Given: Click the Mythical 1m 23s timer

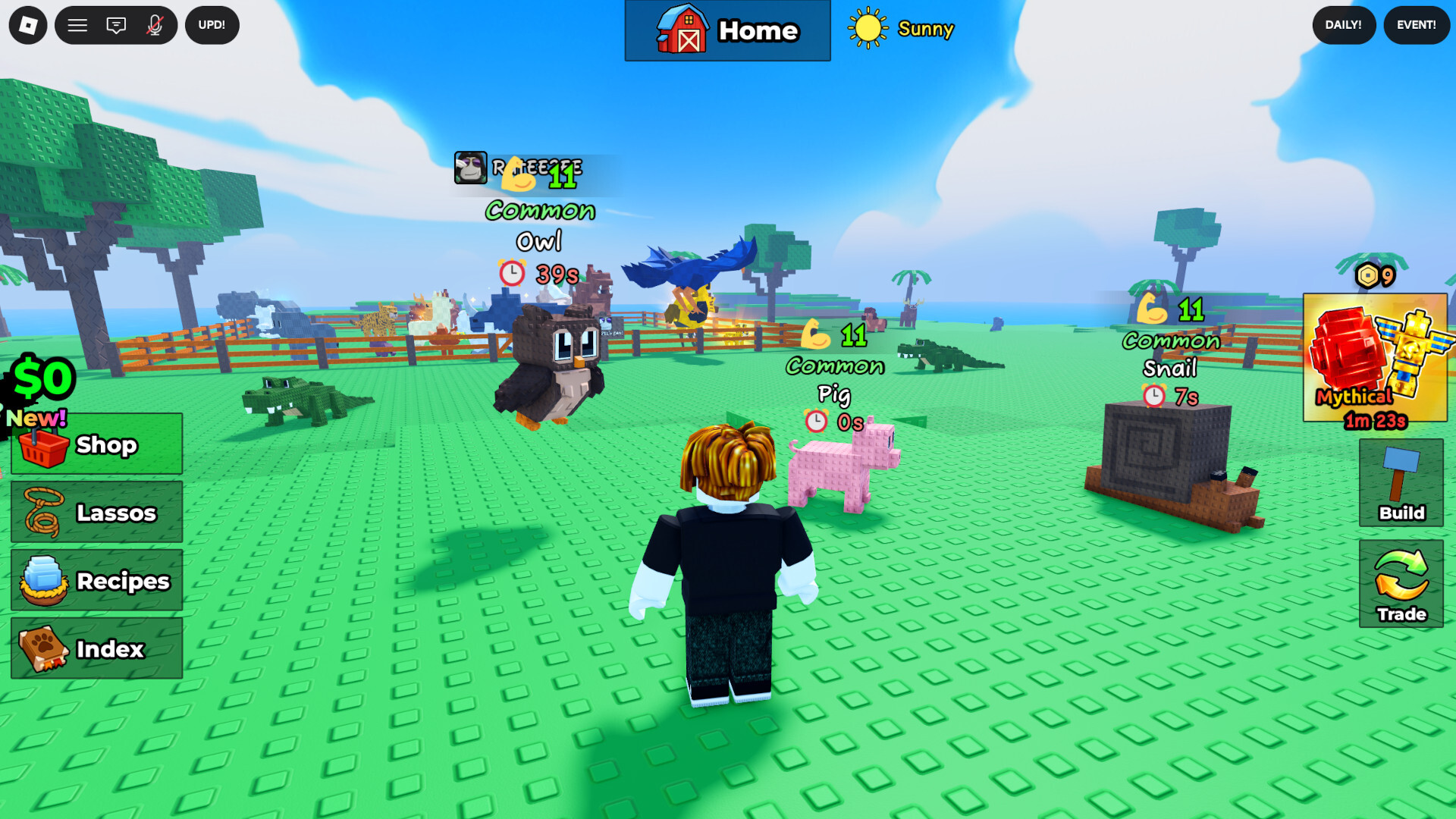Looking at the screenshot, I should 1373,422.
